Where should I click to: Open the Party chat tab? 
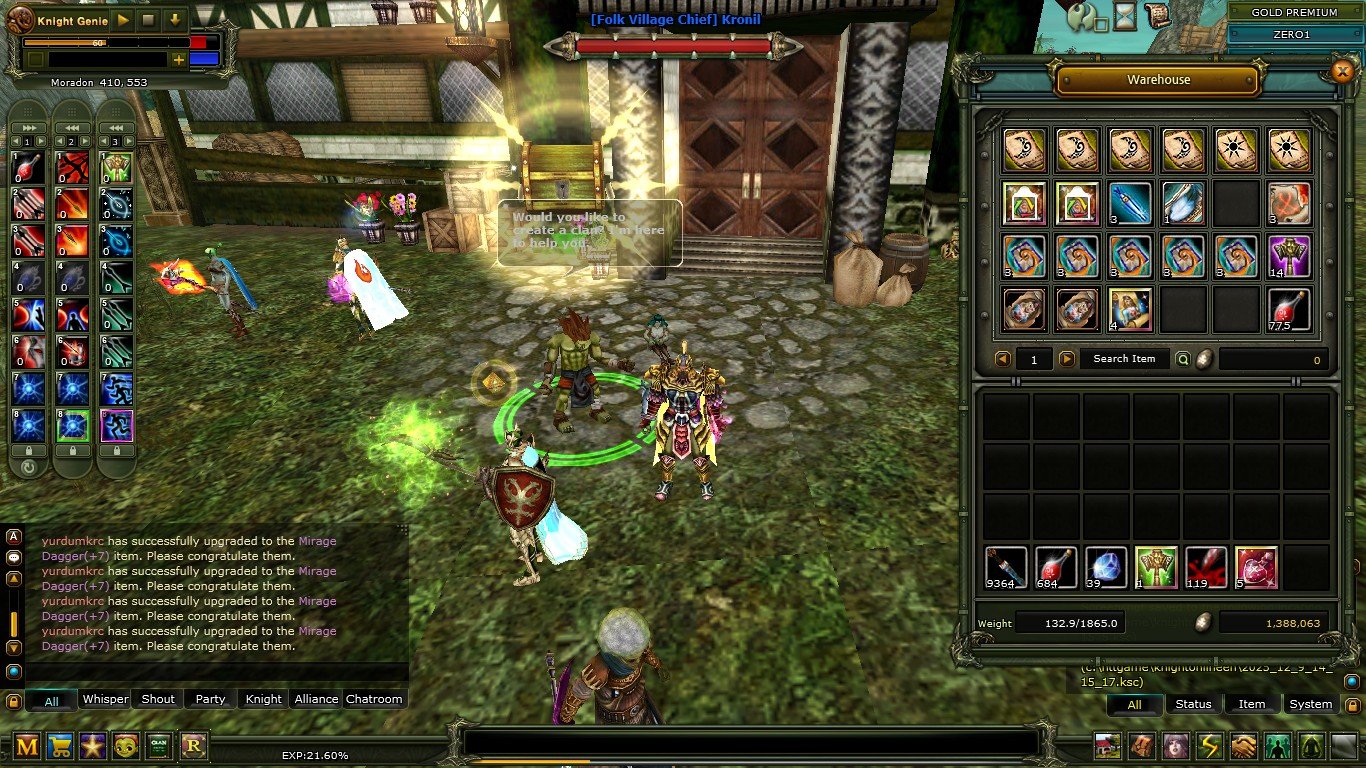pos(210,699)
